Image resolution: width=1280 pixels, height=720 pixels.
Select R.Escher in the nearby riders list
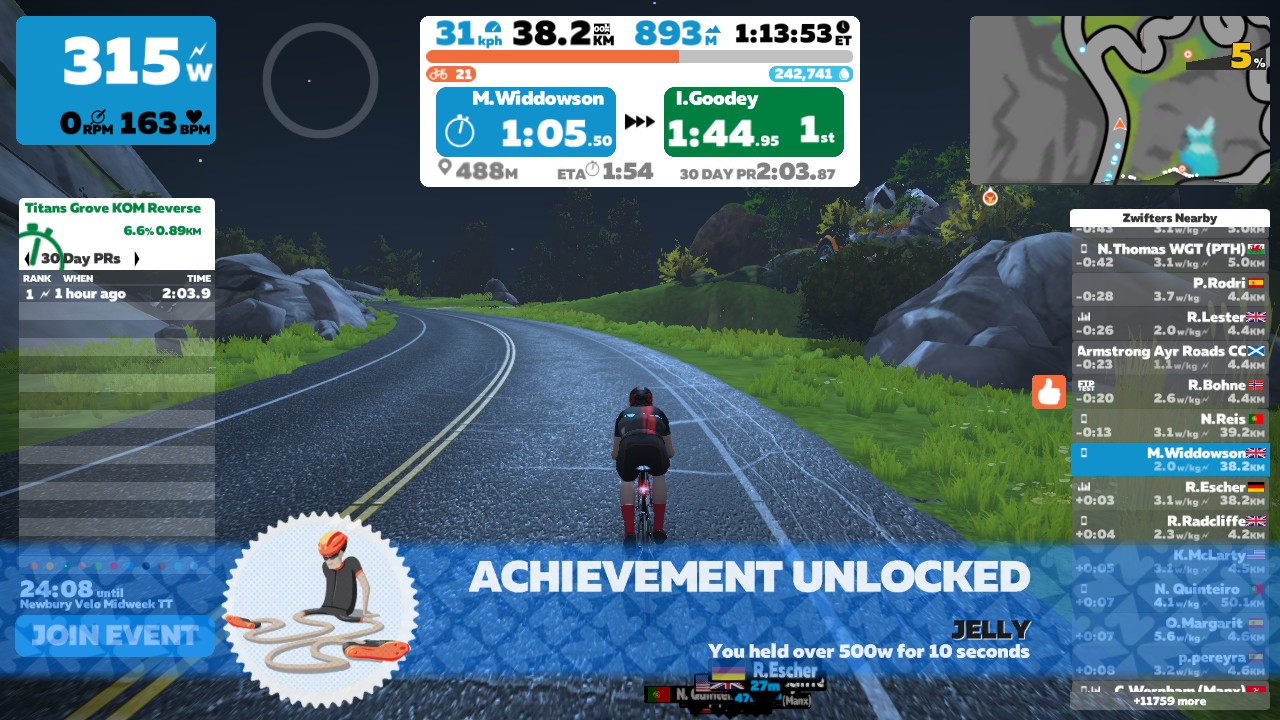(x=1169, y=493)
